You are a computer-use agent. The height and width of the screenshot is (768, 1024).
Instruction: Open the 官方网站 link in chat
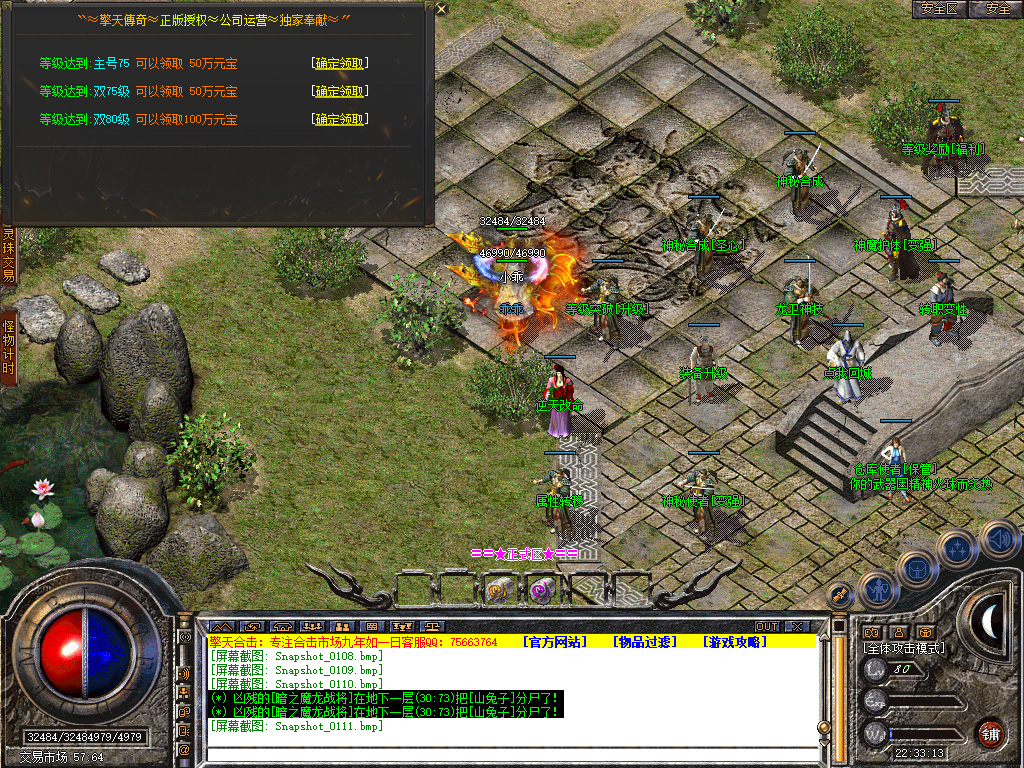(557, 642)
